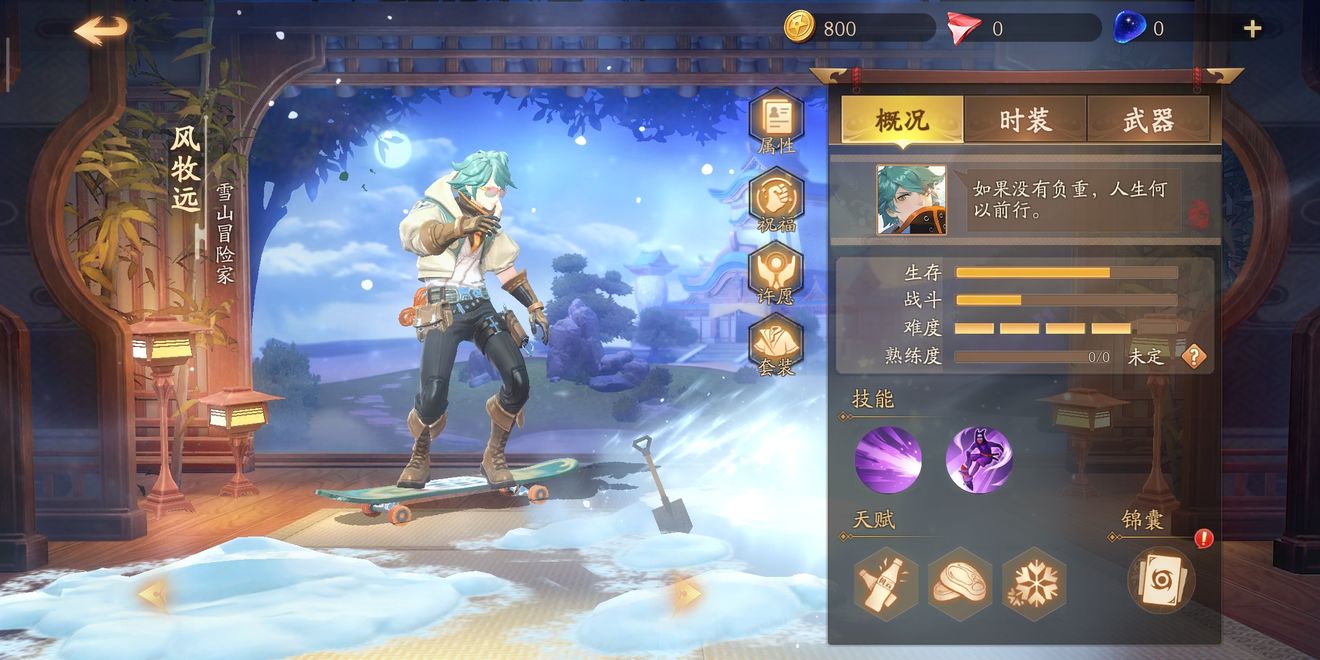Viewport: 1320px width, 660px height.
Task: Open the 武器 weapon tab
Action: pos(1148,121)
